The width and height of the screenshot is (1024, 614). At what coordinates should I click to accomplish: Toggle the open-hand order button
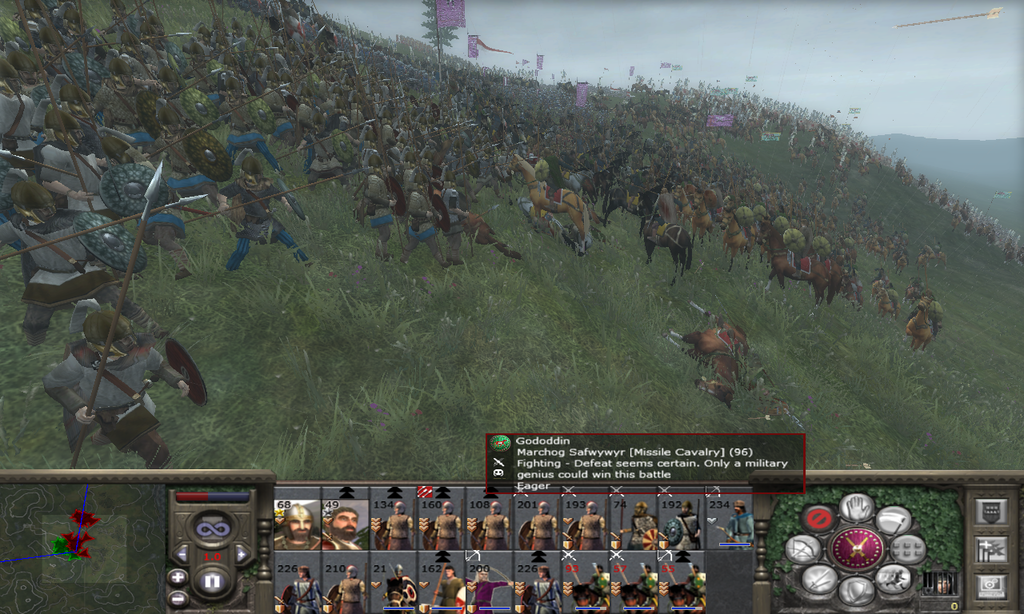click(x=857, y=507)
